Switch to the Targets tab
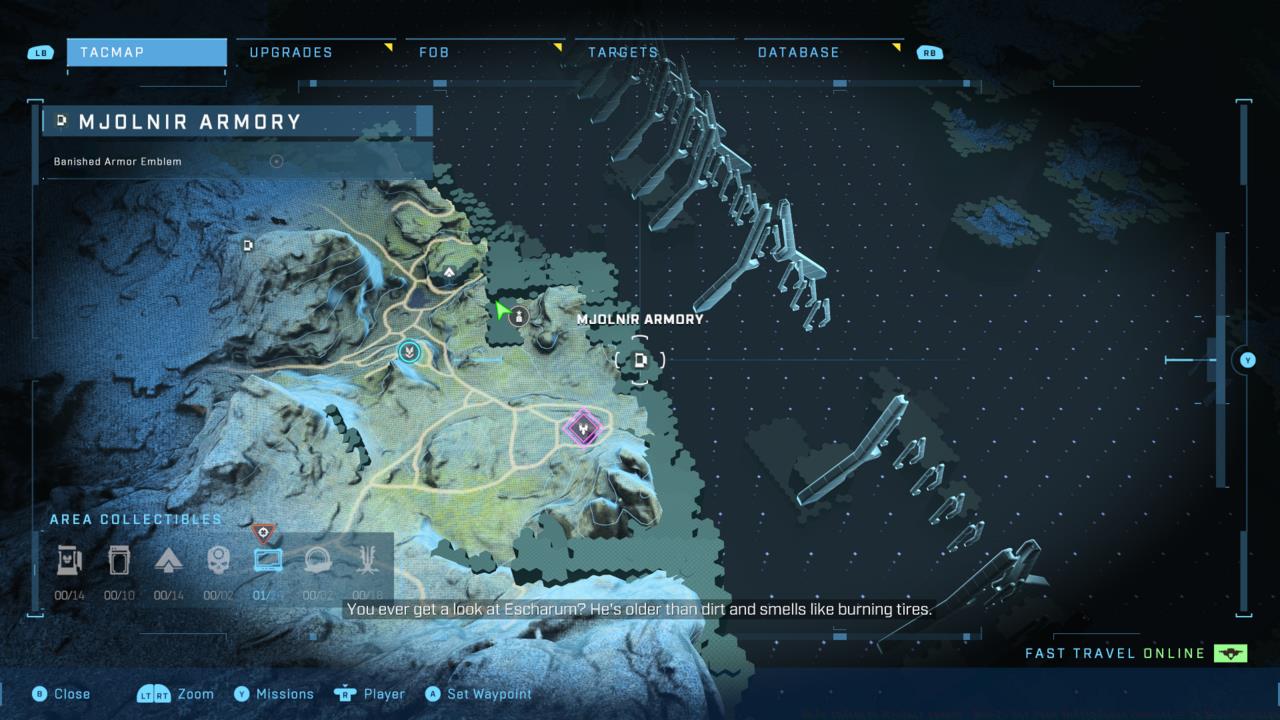Image resolution: width=1280 pixels, height=720 pixels. (x=622, y=51)
